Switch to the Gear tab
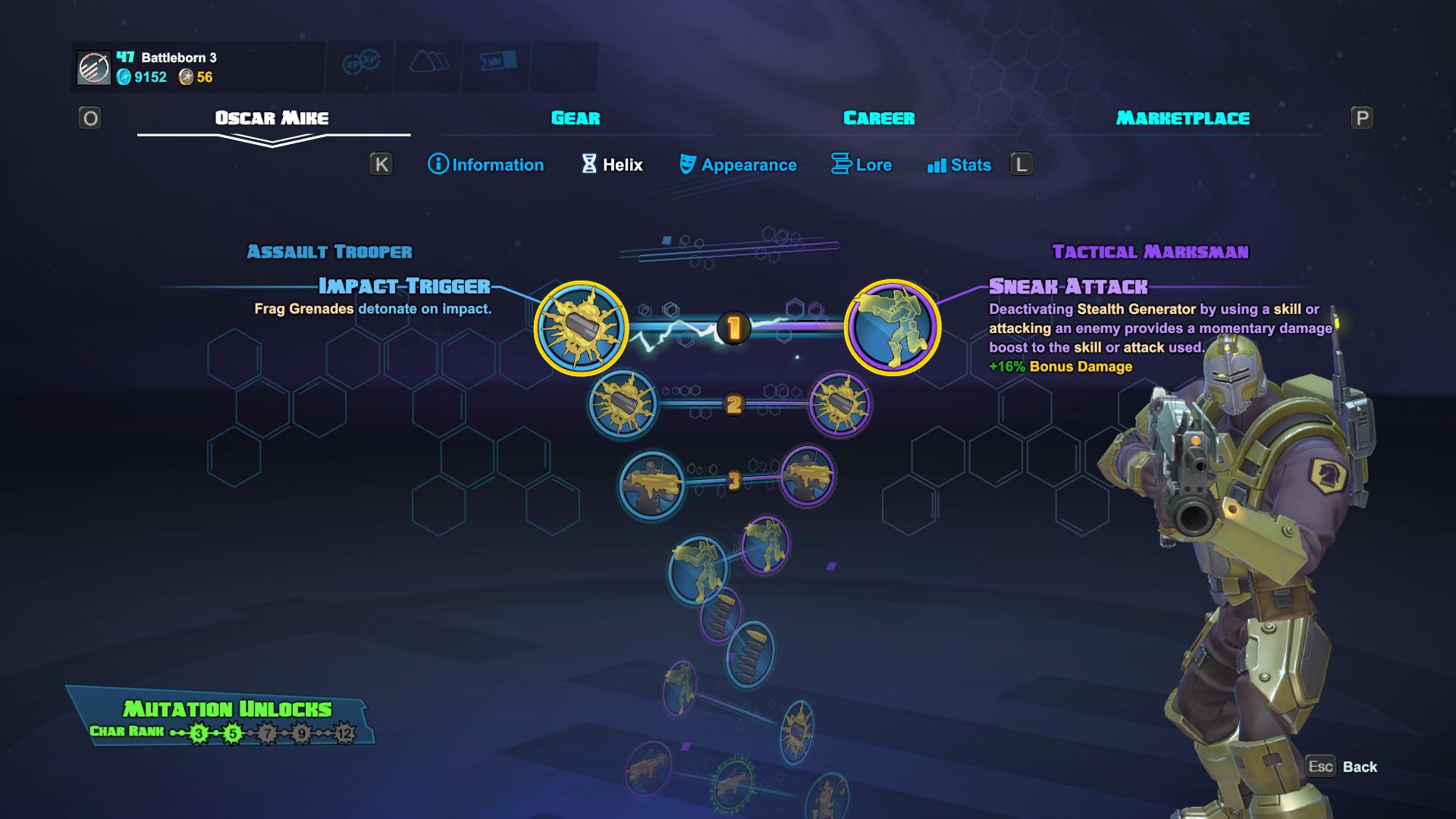The image size is (1456, 819). point(574,118)
